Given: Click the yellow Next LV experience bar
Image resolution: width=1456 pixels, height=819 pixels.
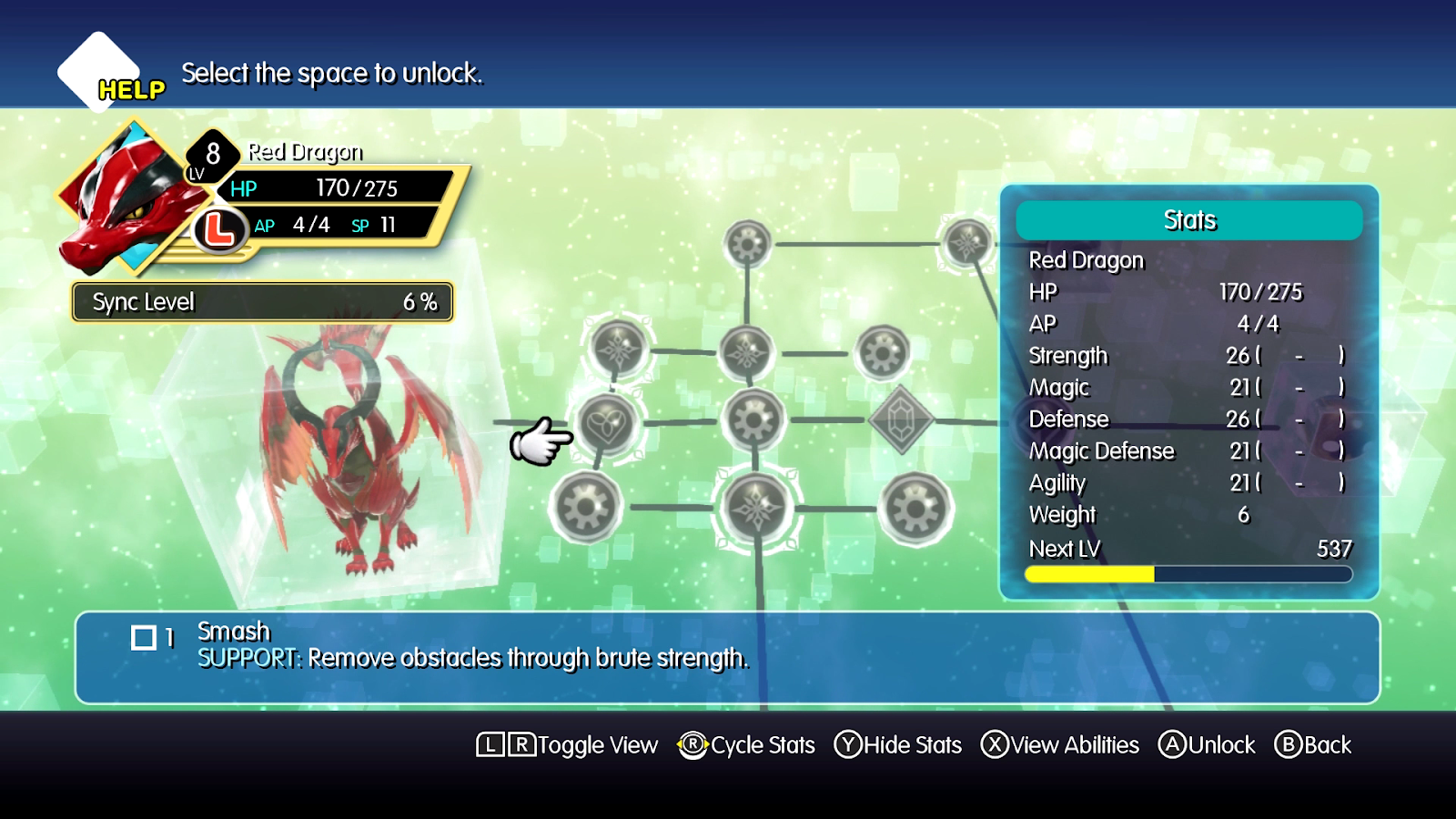Looking at the screenshot, I should pos(1088,574).
